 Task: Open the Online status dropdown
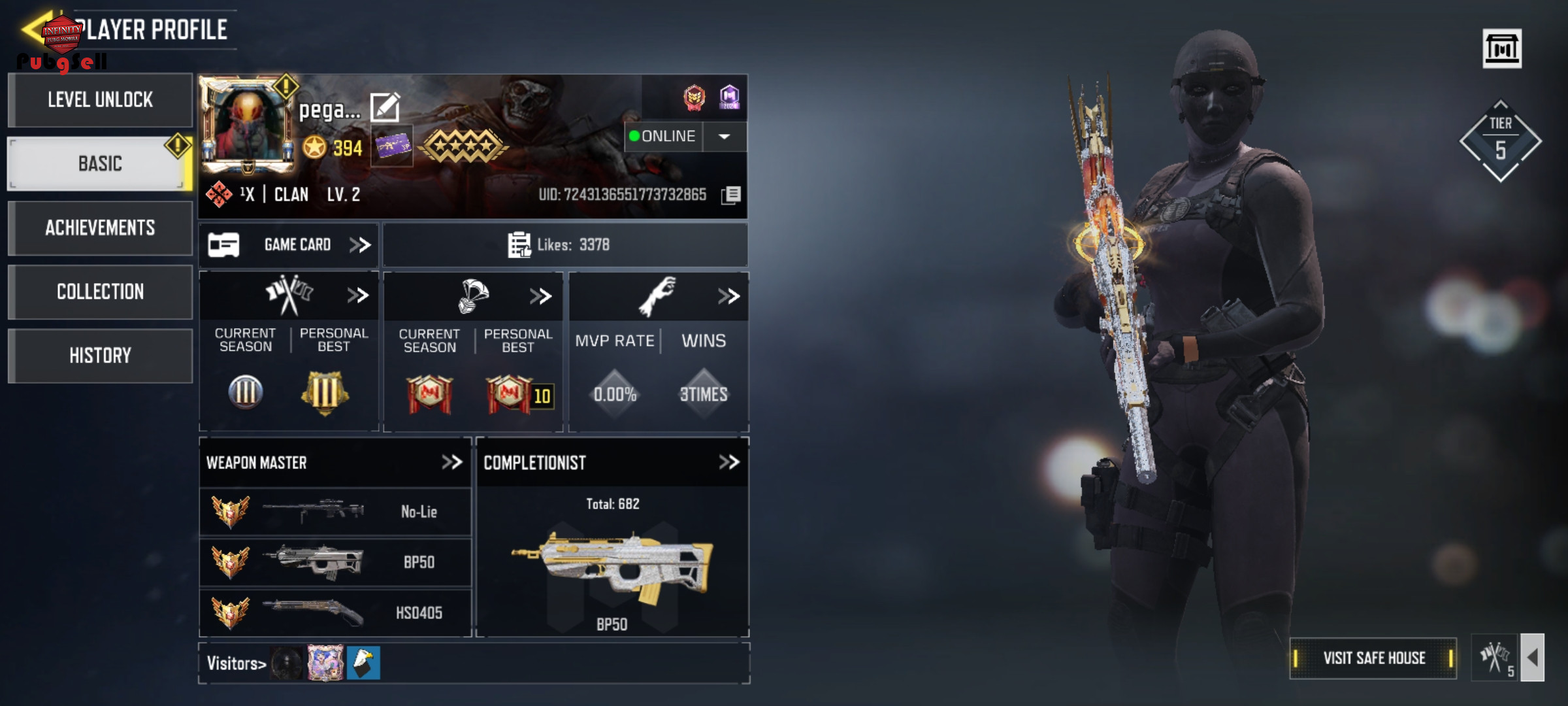724,137
